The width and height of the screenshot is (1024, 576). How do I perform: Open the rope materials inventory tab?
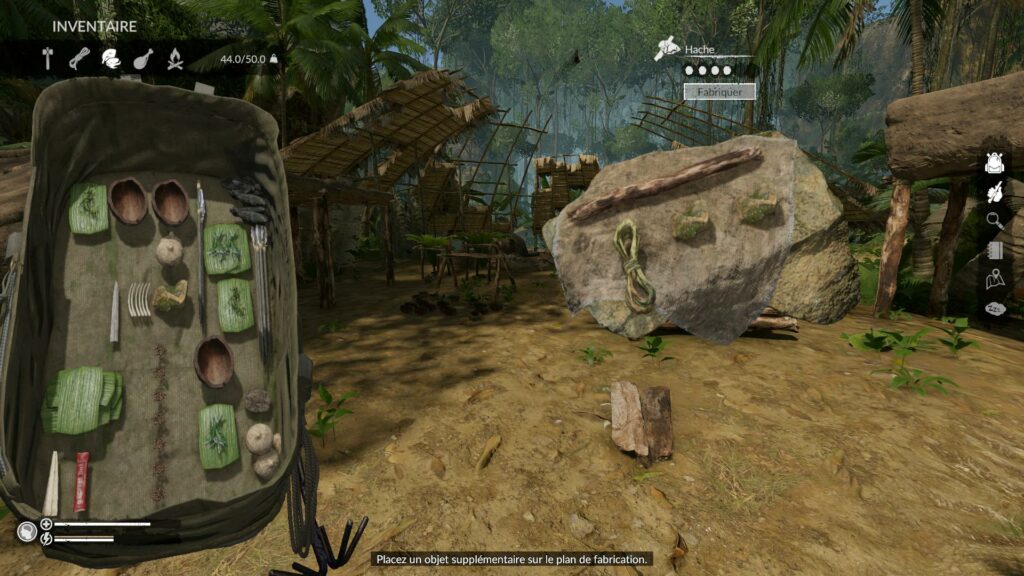79,58
